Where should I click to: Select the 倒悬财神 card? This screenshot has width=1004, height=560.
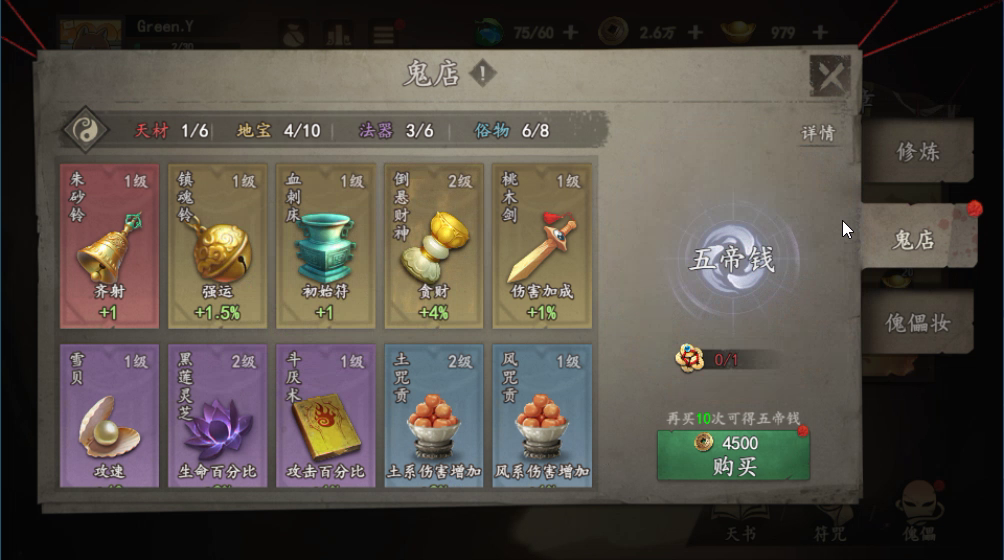point(433,246)
